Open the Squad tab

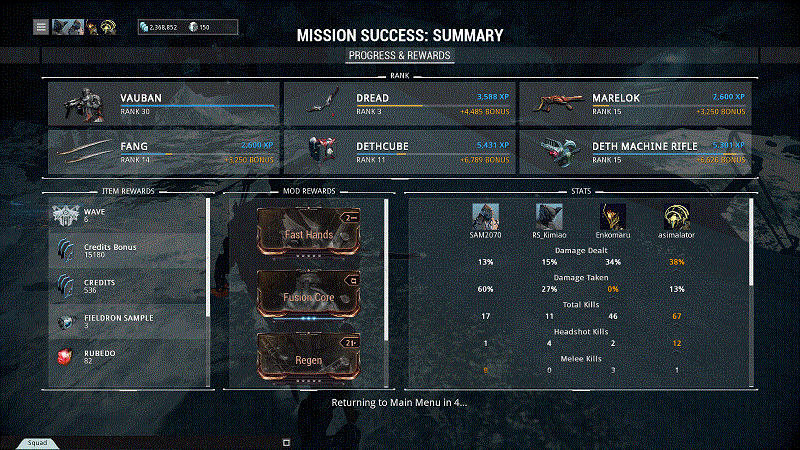[x=37, y=442]
